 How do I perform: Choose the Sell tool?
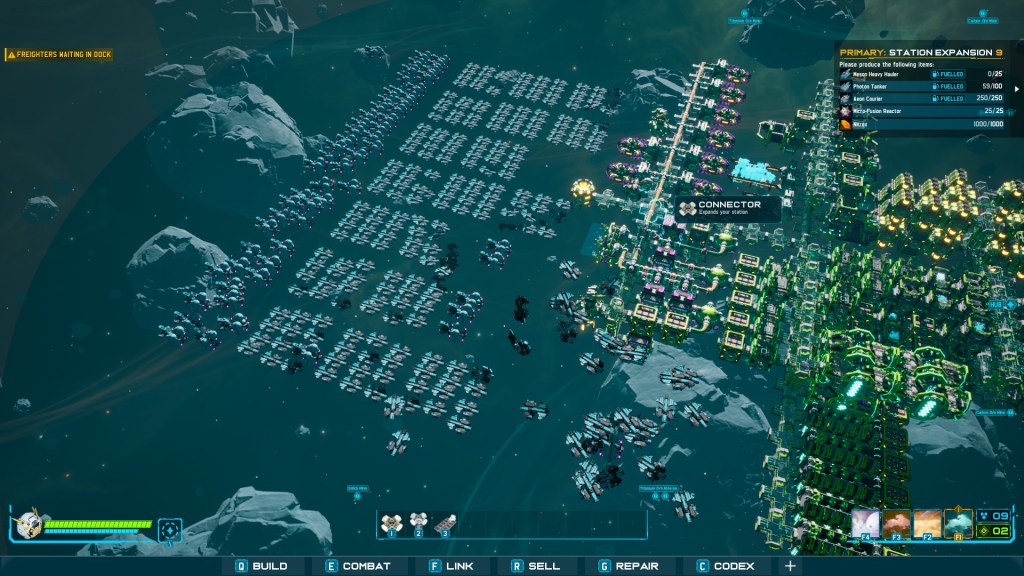point(536,566)
